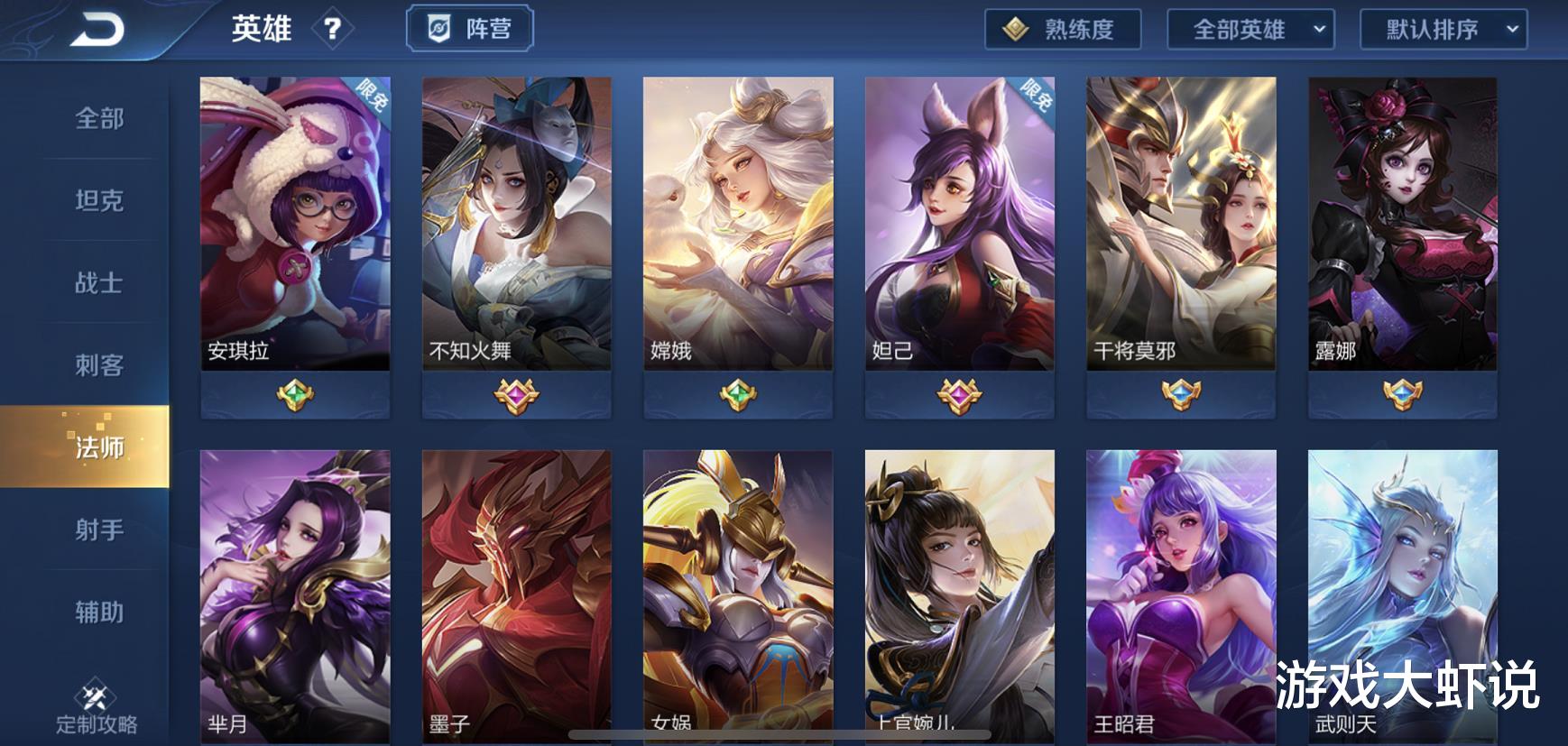Viewport: 1568px width, 746px height.
Task: Click the medal icon inside the 熟练度 button
Action: point(1018,28)
